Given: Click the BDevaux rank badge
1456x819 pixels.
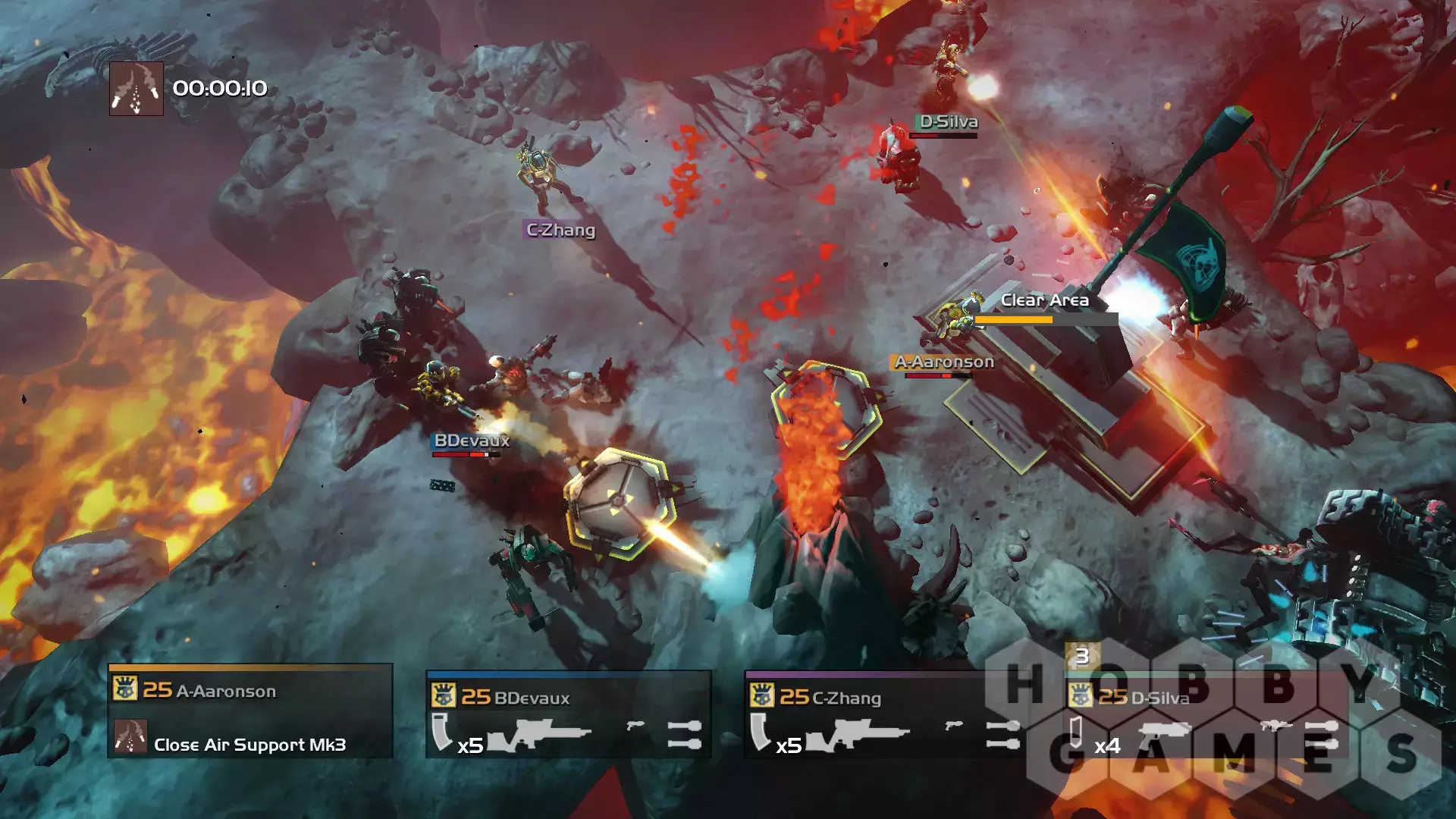Looking at the screenshot, I should pyautogui.click(x=444, y=695).
